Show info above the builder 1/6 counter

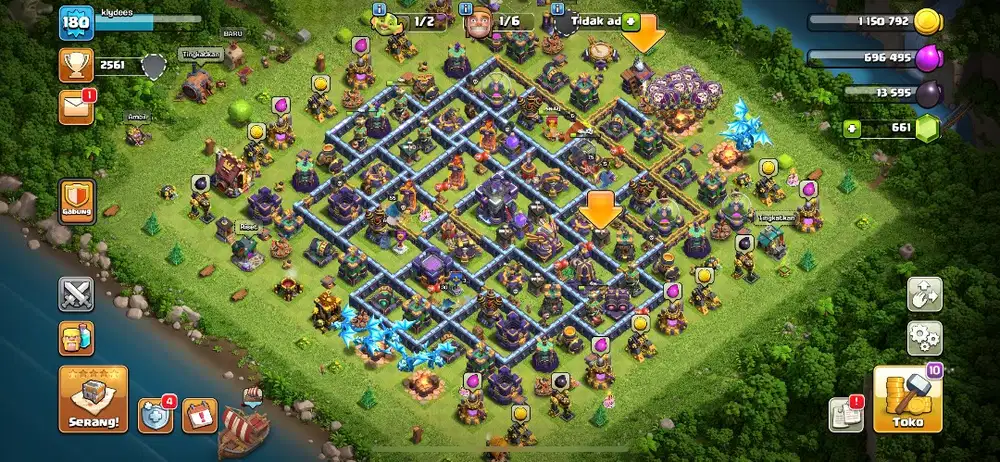pos(467,9)
